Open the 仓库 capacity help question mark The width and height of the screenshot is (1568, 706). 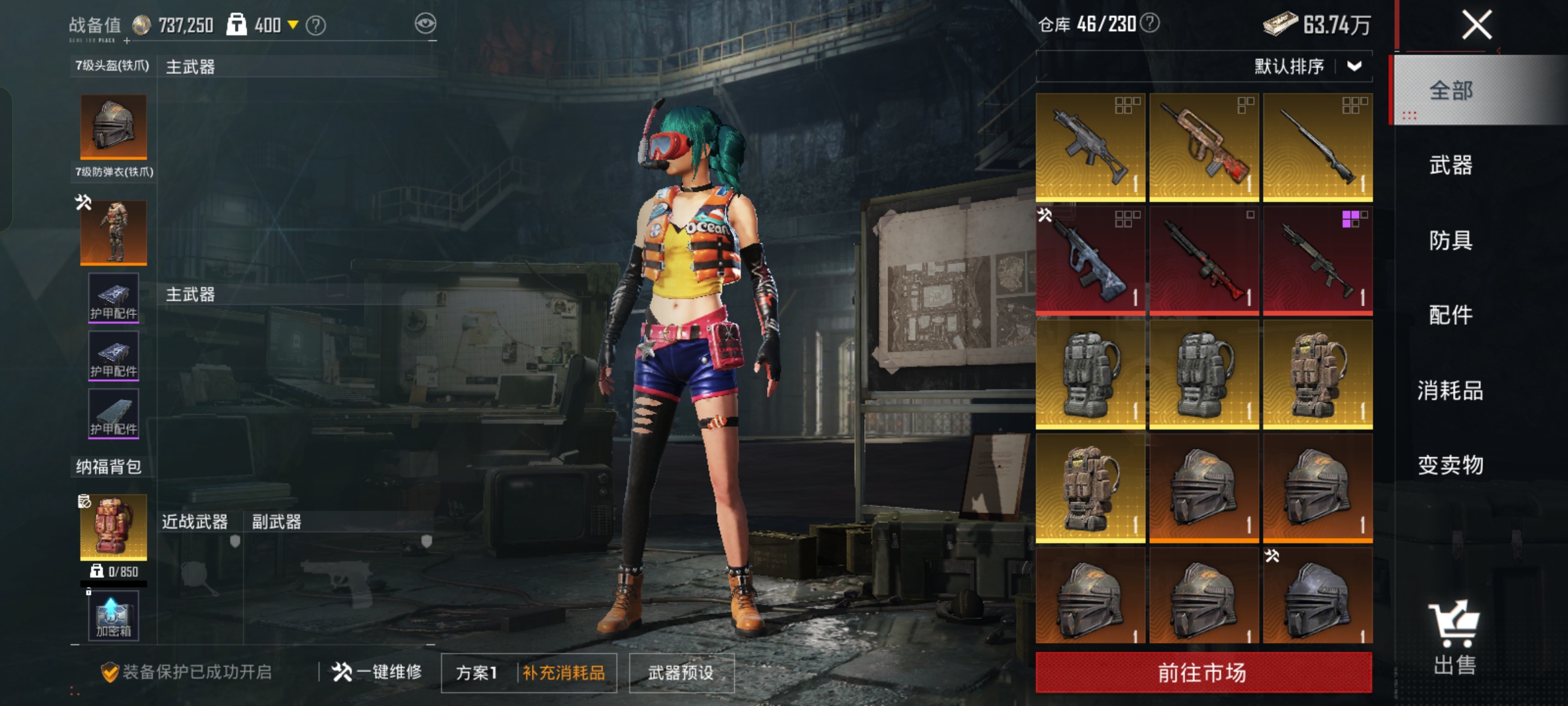coord(1150,24)
